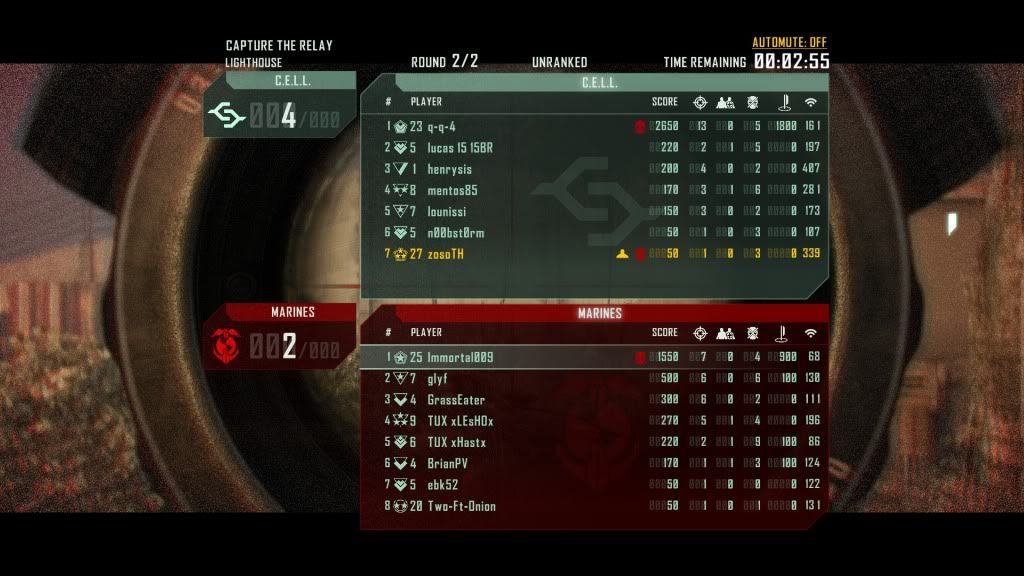Screen dimensions: 1024x576
Task: Select player n00bst0rm's row
Action: point(455,233)
